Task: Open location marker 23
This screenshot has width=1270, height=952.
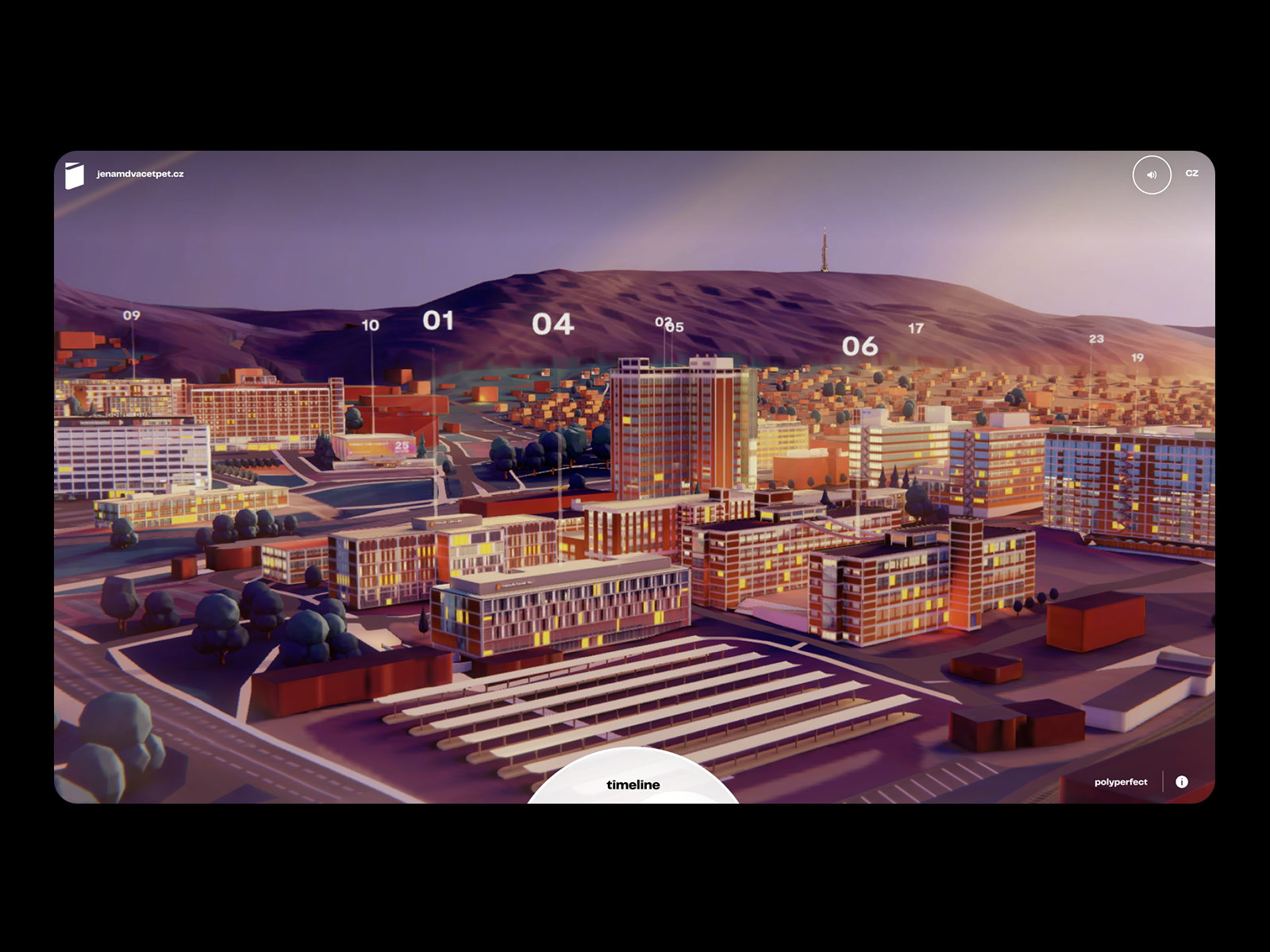Action: (x=1096, y=339)
